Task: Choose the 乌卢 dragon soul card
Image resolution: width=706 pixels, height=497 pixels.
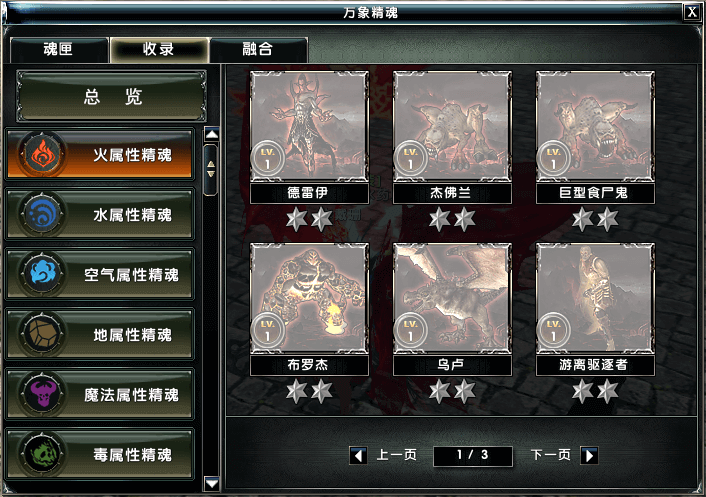Action: (x=452, y=299)
